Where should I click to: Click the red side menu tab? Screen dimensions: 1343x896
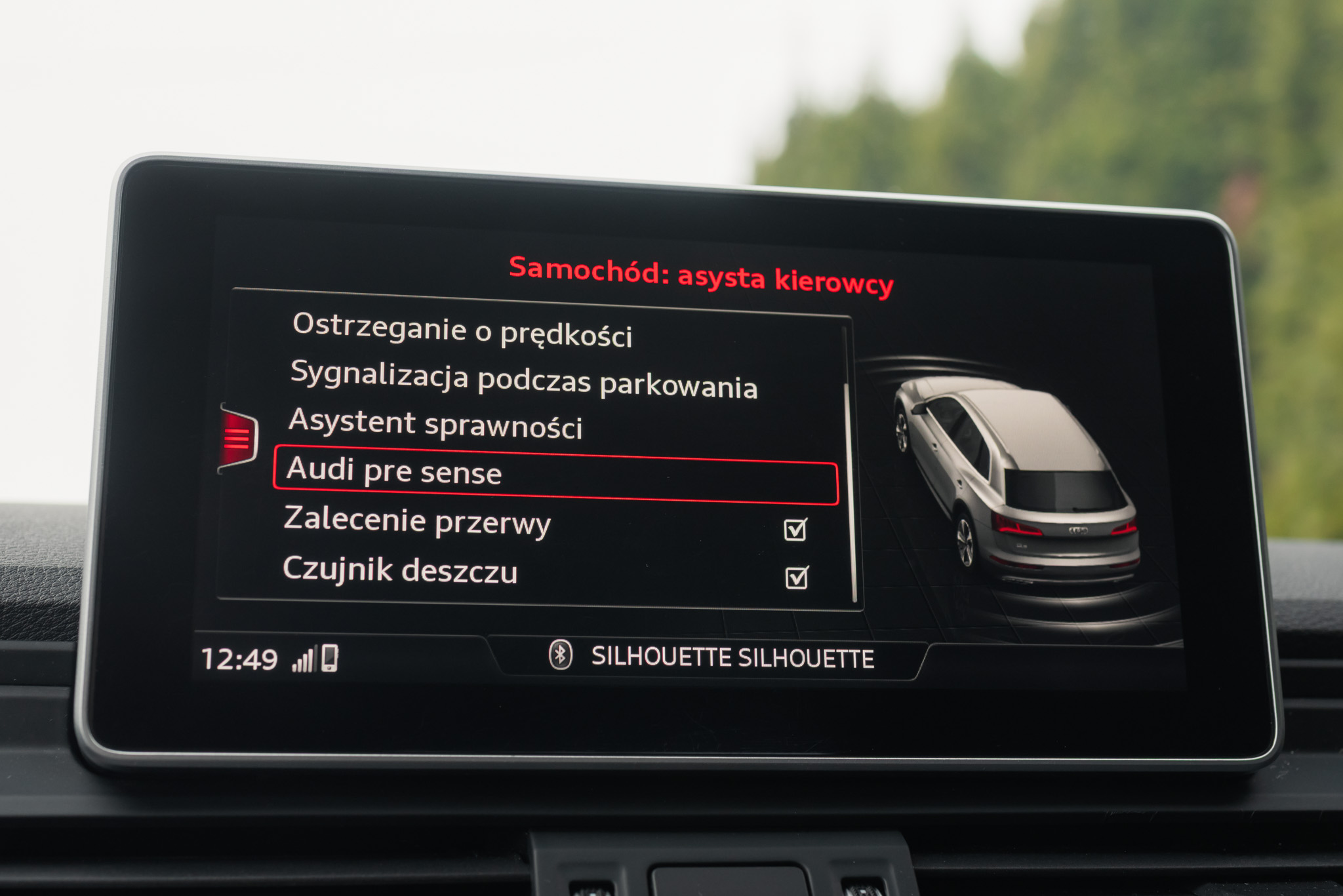click(x=238, y=437)
